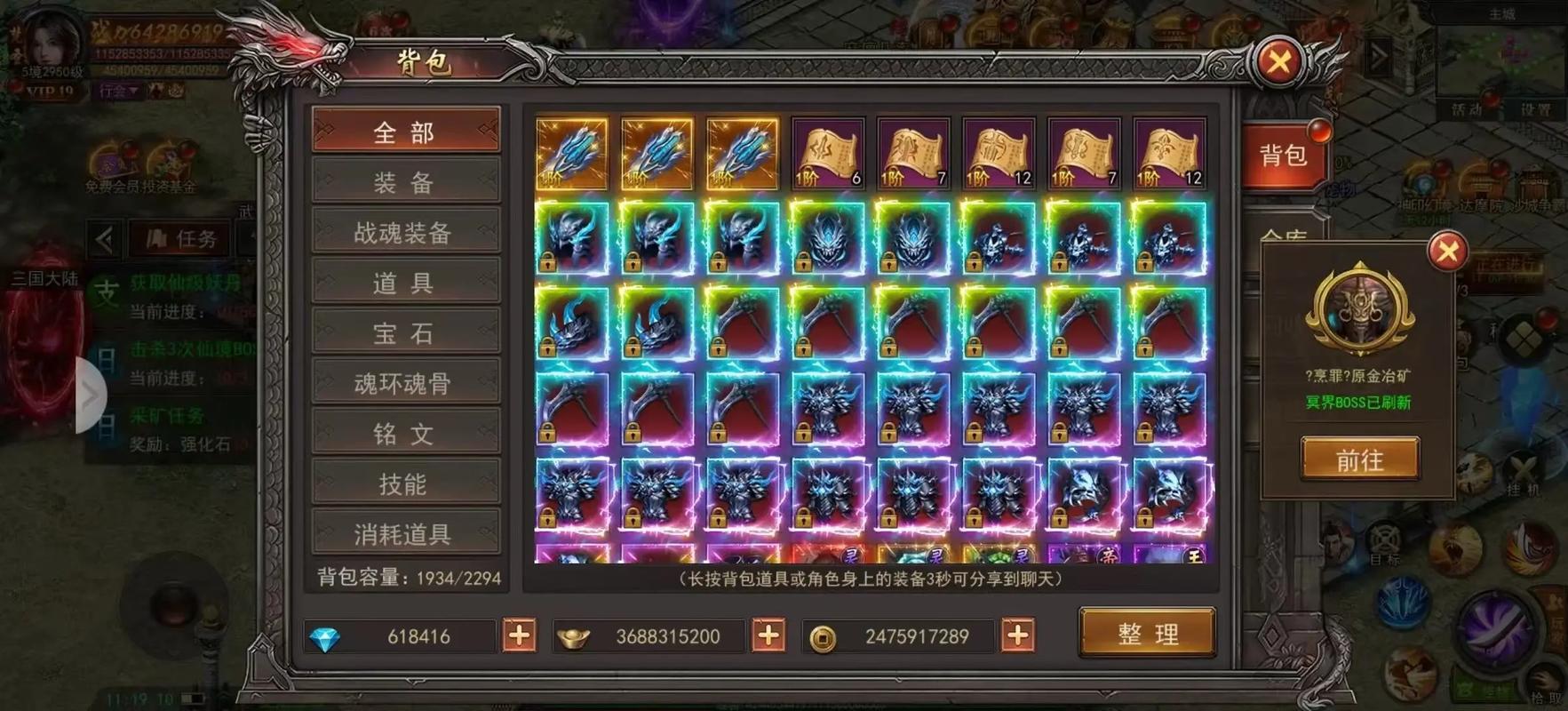Switch to the 消耗道具 category
The image size is (1568, 711).
pyautogui.click(x=405, y=533)
